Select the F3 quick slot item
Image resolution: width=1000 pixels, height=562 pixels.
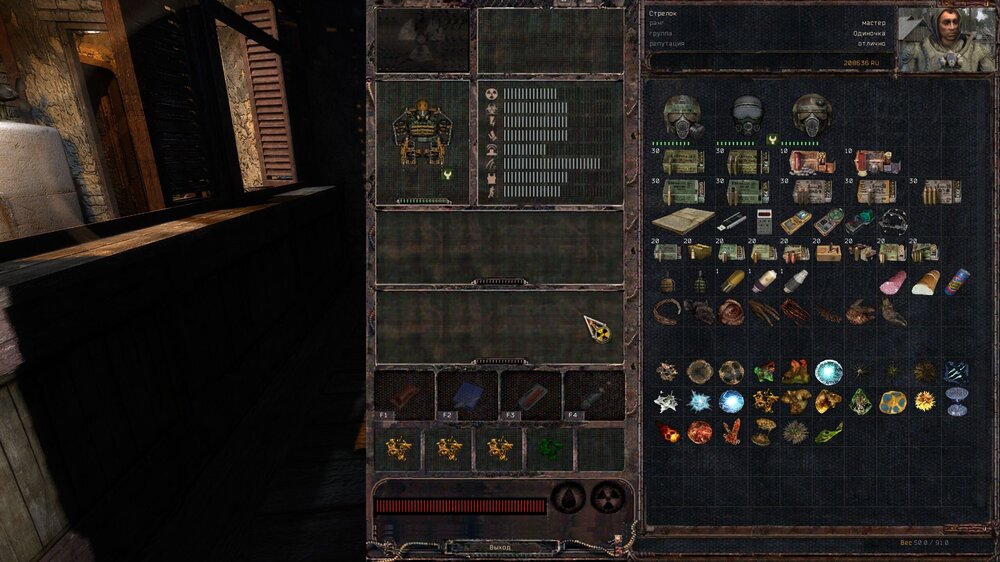(x=531, y=395)
